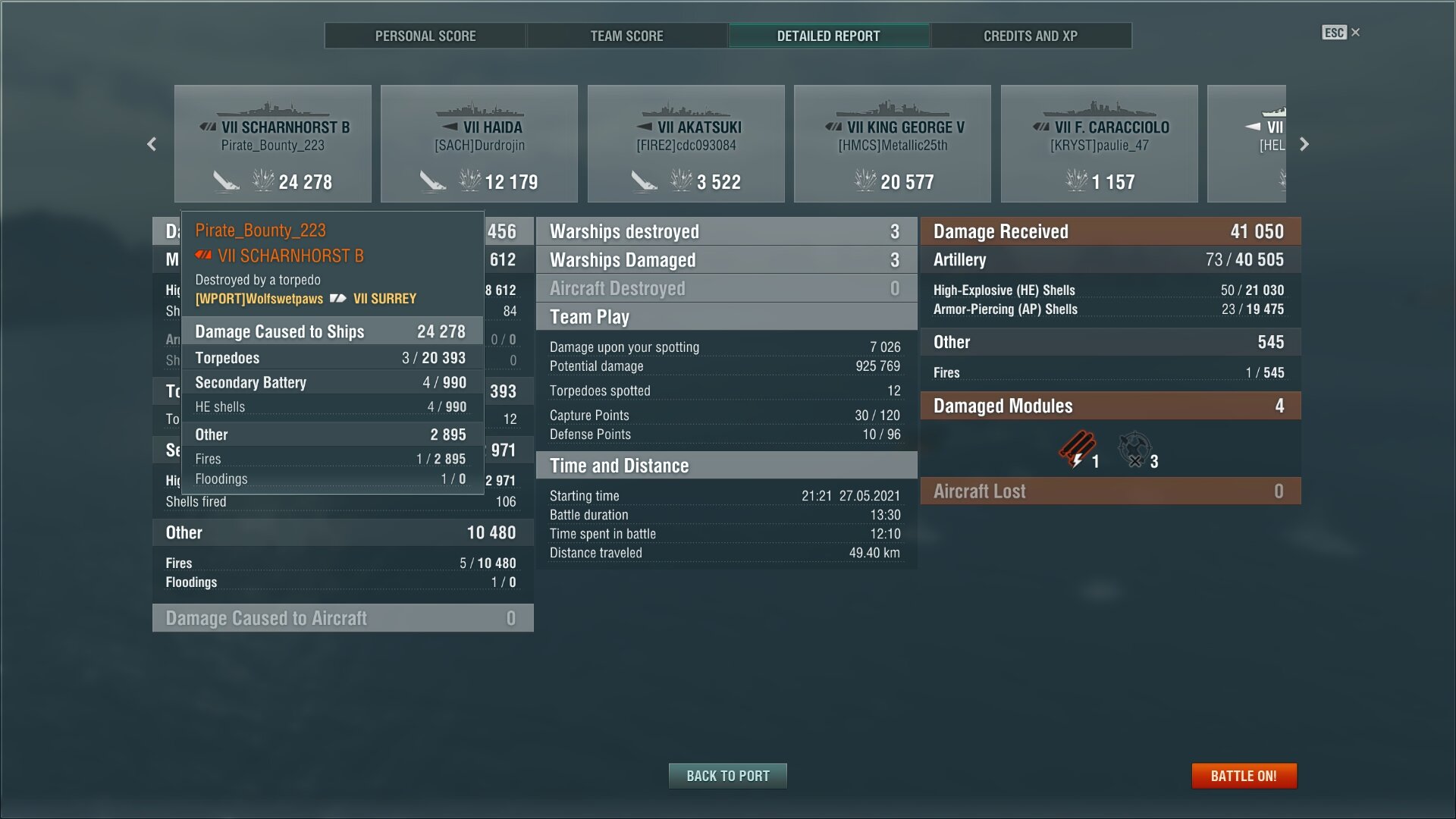Close the report with the ESC button
Viewport: 1456px width, 819px height.
tap(1340, 33)
